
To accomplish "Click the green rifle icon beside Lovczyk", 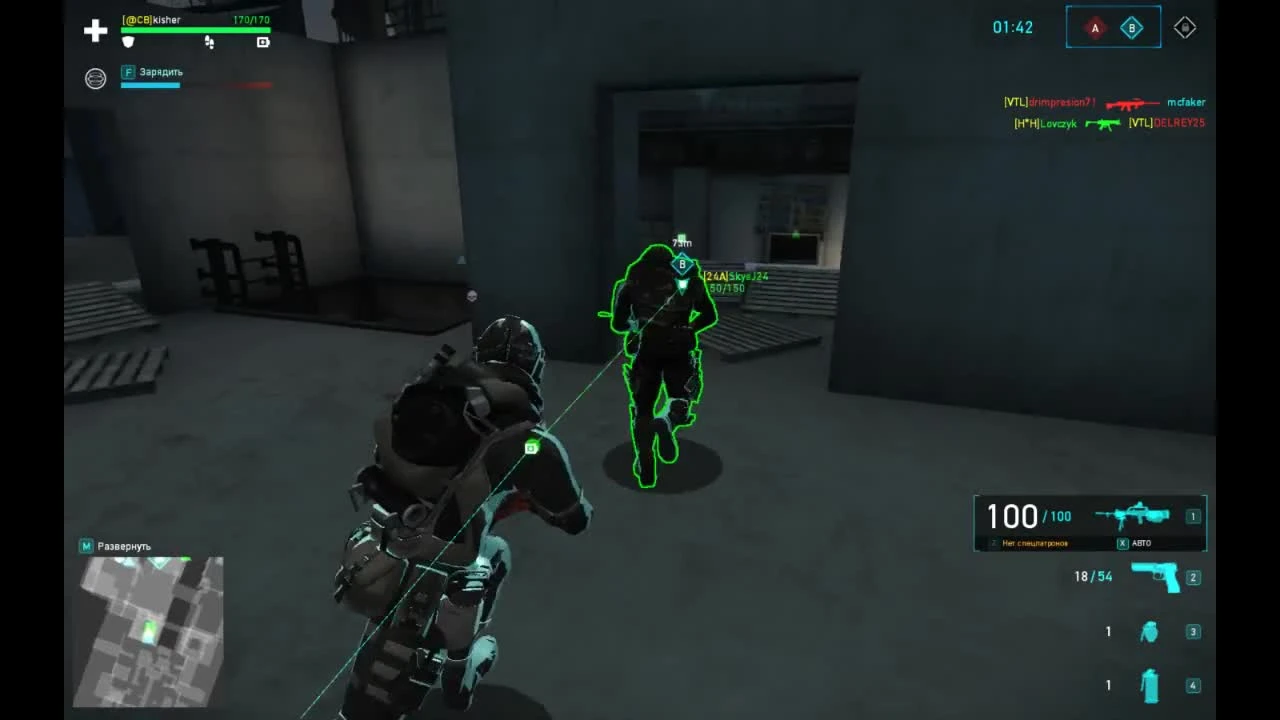I will click(1103, 125).
